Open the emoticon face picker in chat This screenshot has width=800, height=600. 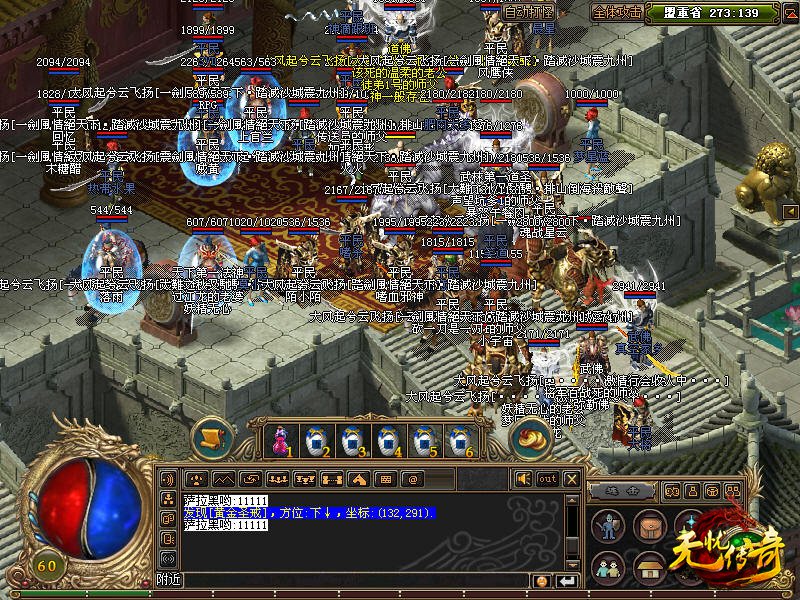coord(542,581)
